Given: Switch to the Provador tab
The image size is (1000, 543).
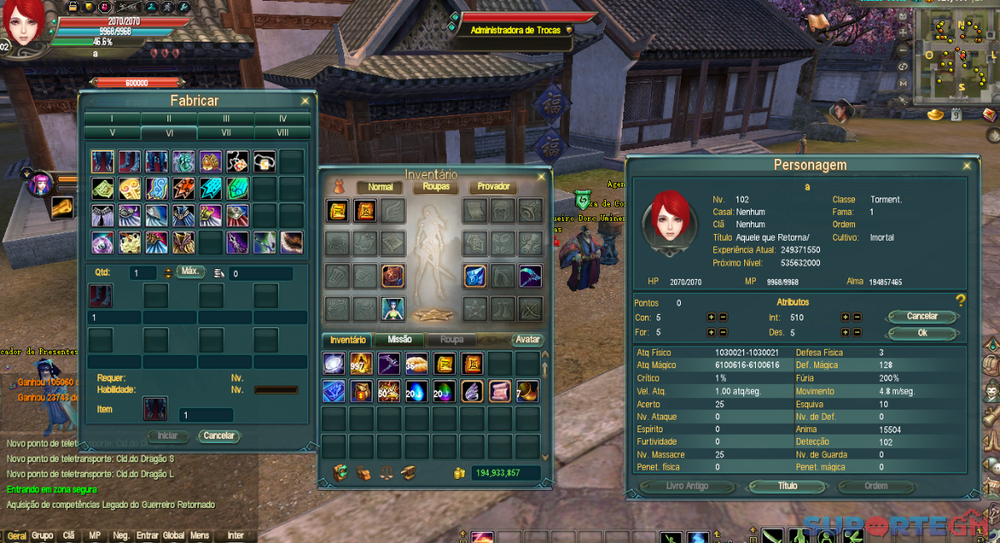Looking at the screenshot, I should 493,187.
